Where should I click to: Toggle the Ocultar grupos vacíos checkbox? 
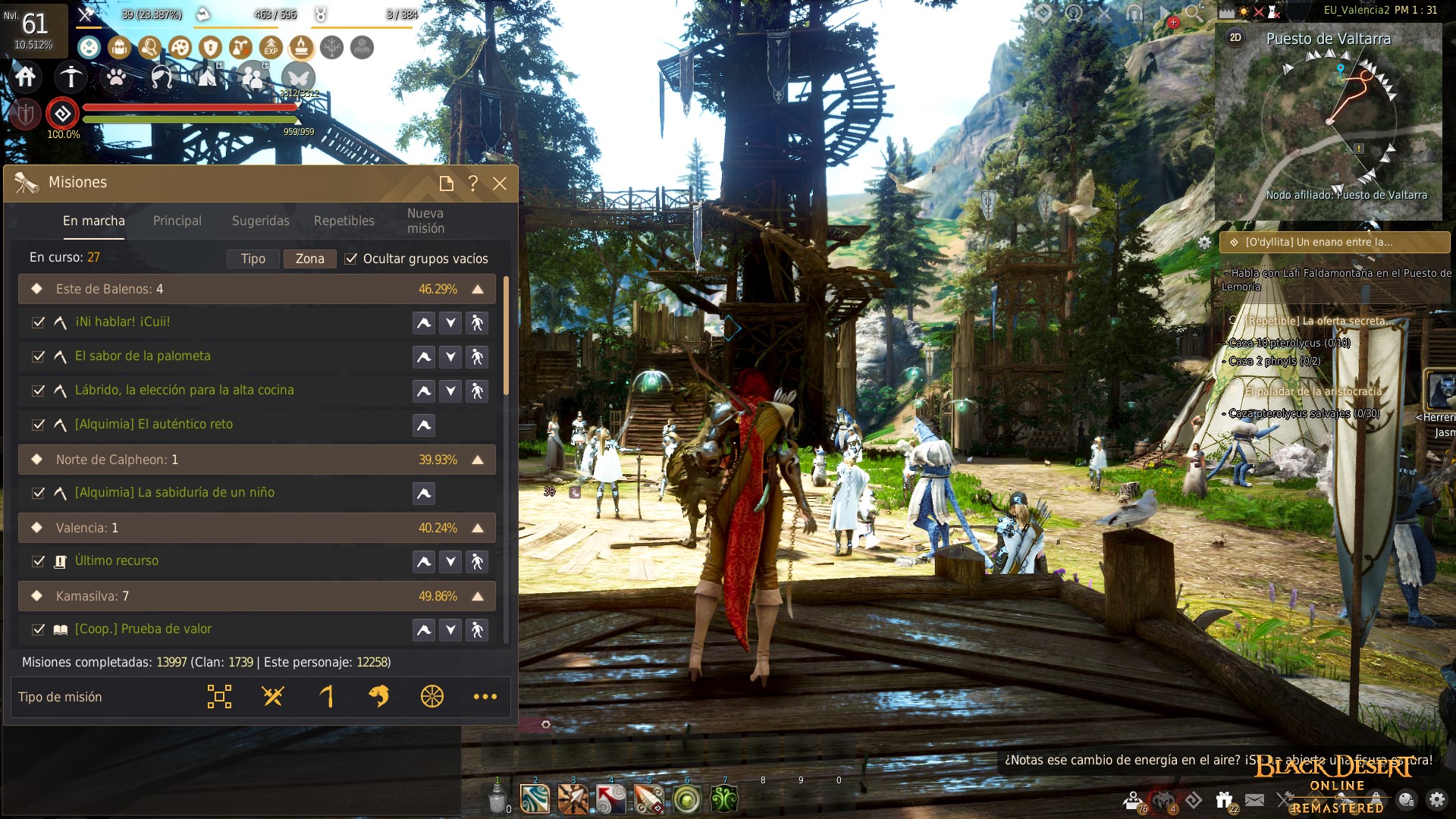352,259
